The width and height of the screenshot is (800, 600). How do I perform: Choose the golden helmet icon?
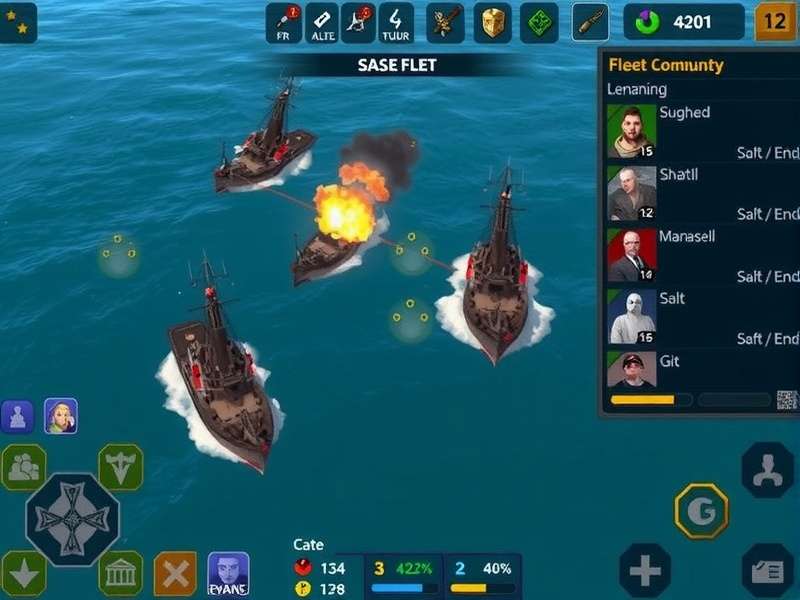point(492,23)
